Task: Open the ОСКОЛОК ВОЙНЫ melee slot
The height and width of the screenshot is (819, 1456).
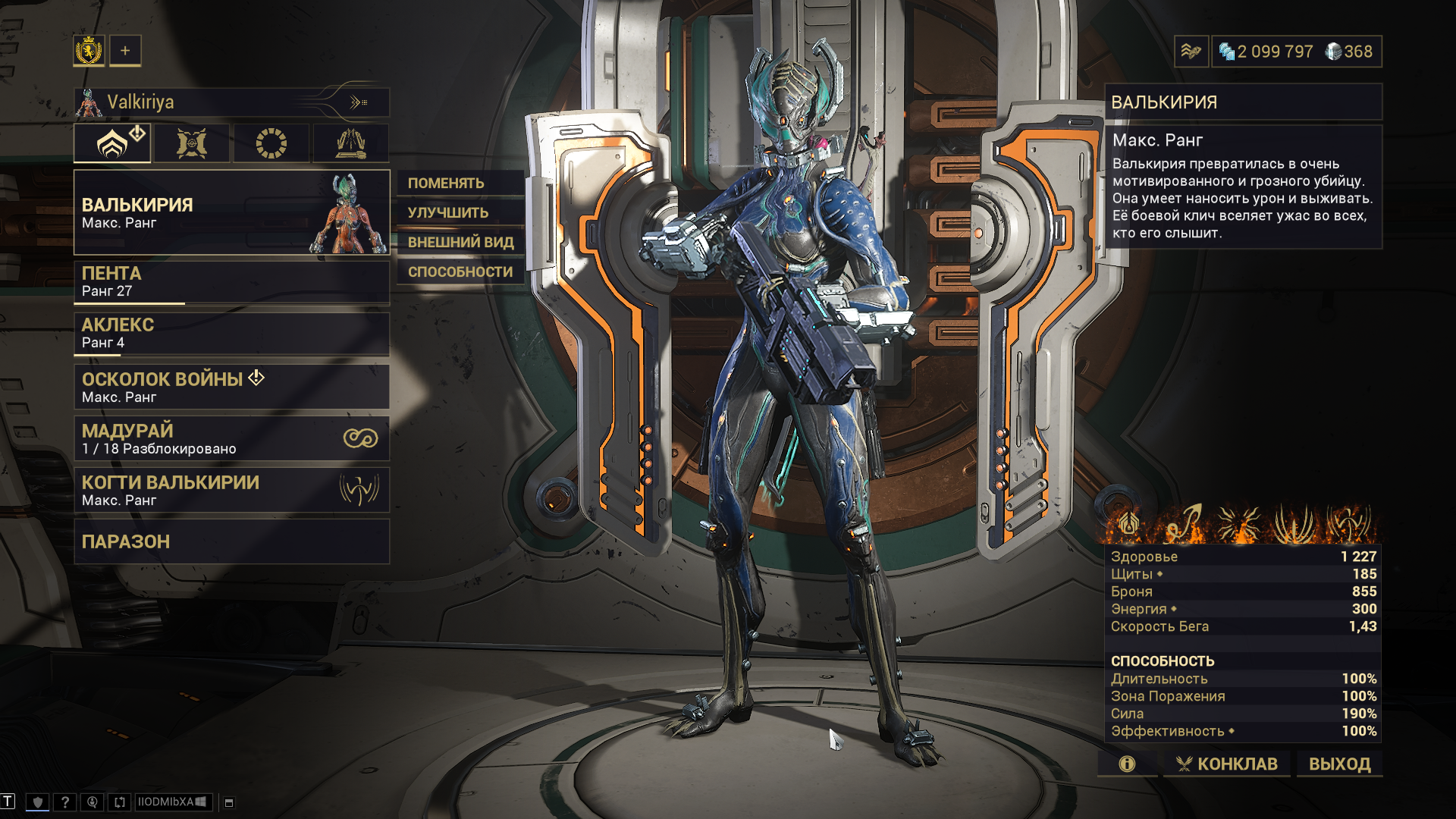Action: pyautogui.click(x=231, y=387)
